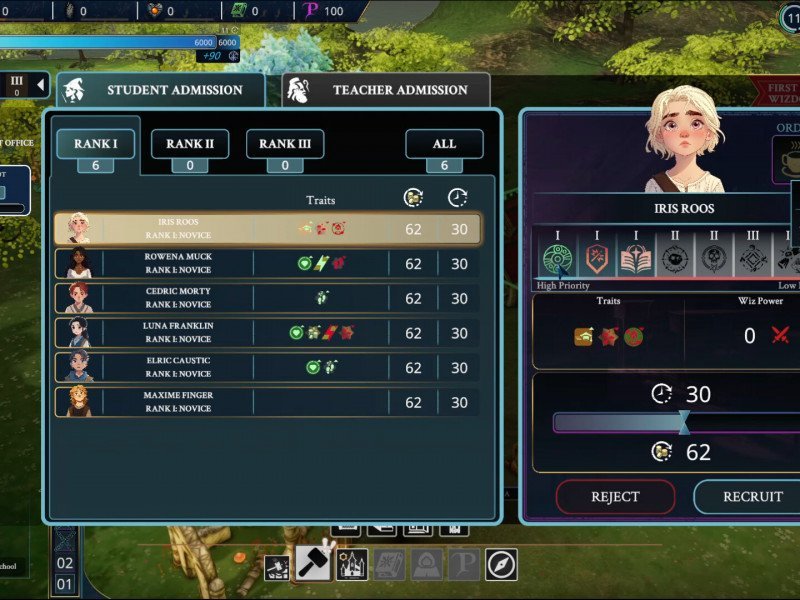Click the green swirl discipline icon
This screenshot has height=600, width=800.
pos(557,260)
